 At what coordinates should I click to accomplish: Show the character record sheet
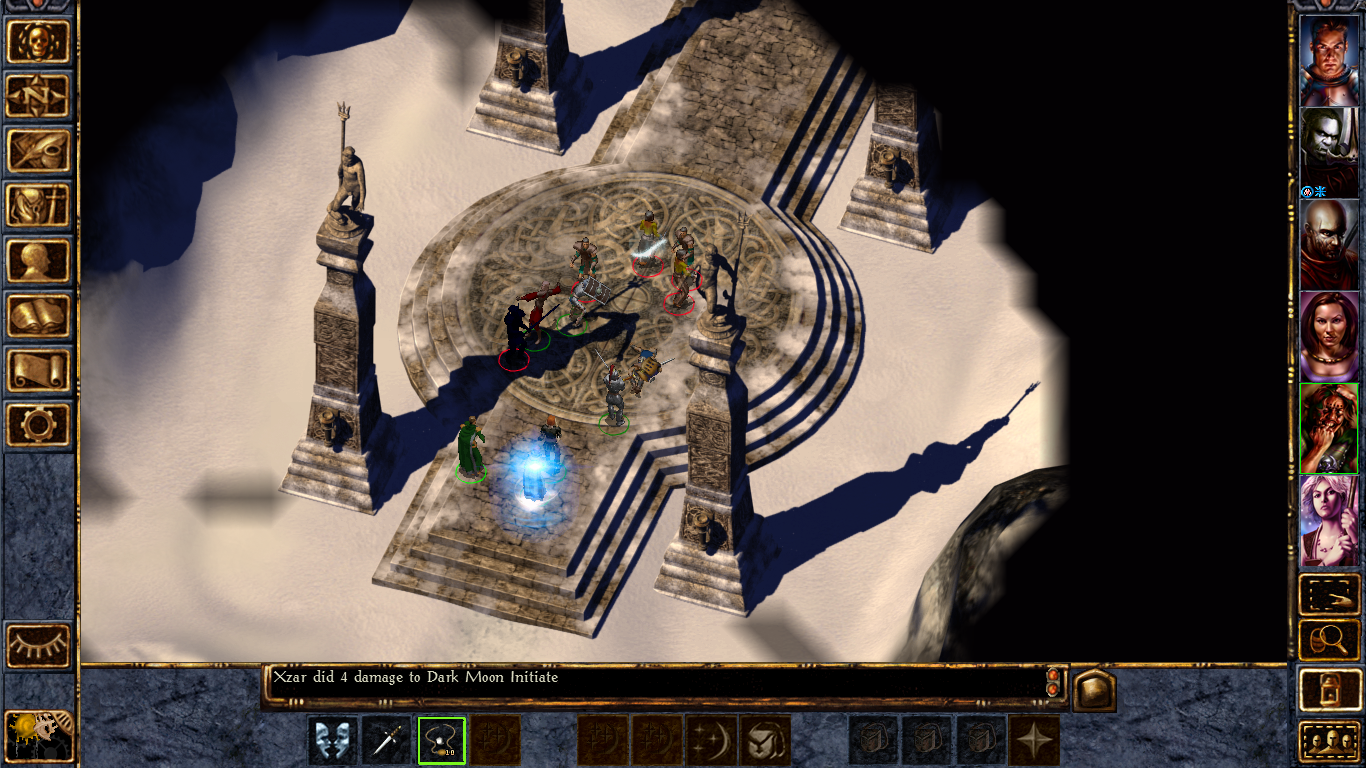pyautogui.click(x=39, y=261)
